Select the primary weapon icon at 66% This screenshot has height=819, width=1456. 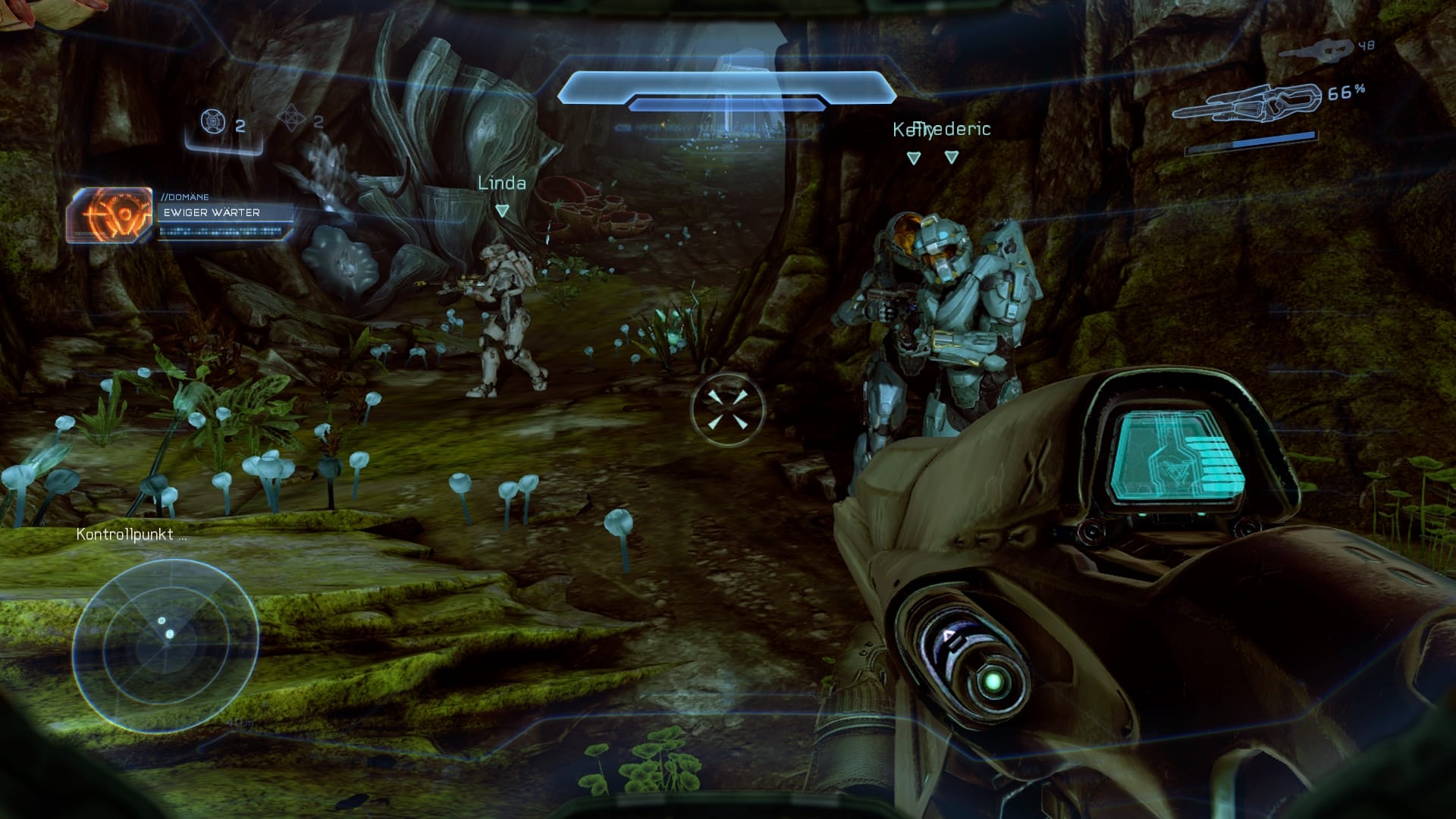1246,104
